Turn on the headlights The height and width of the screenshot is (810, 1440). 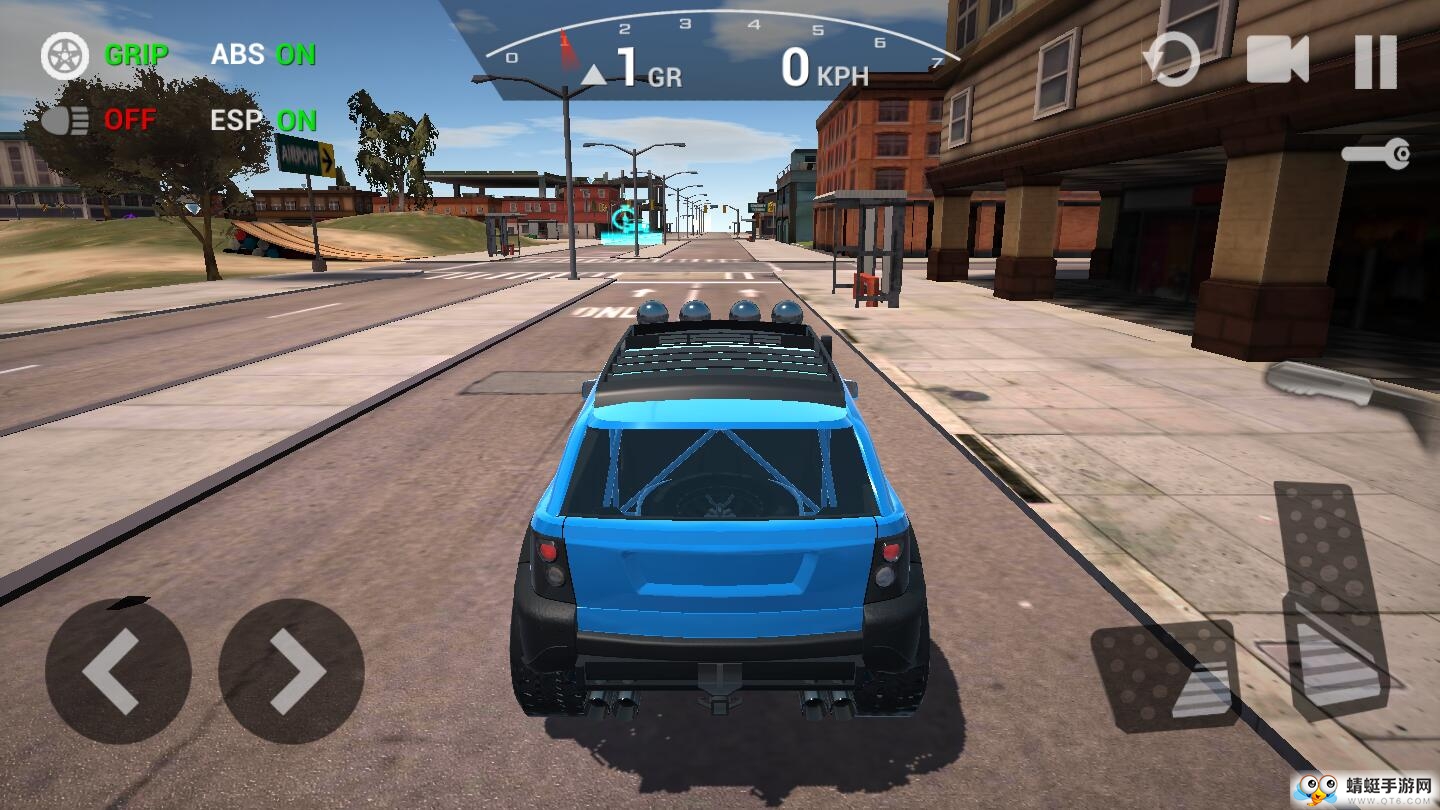coord(98,121)
